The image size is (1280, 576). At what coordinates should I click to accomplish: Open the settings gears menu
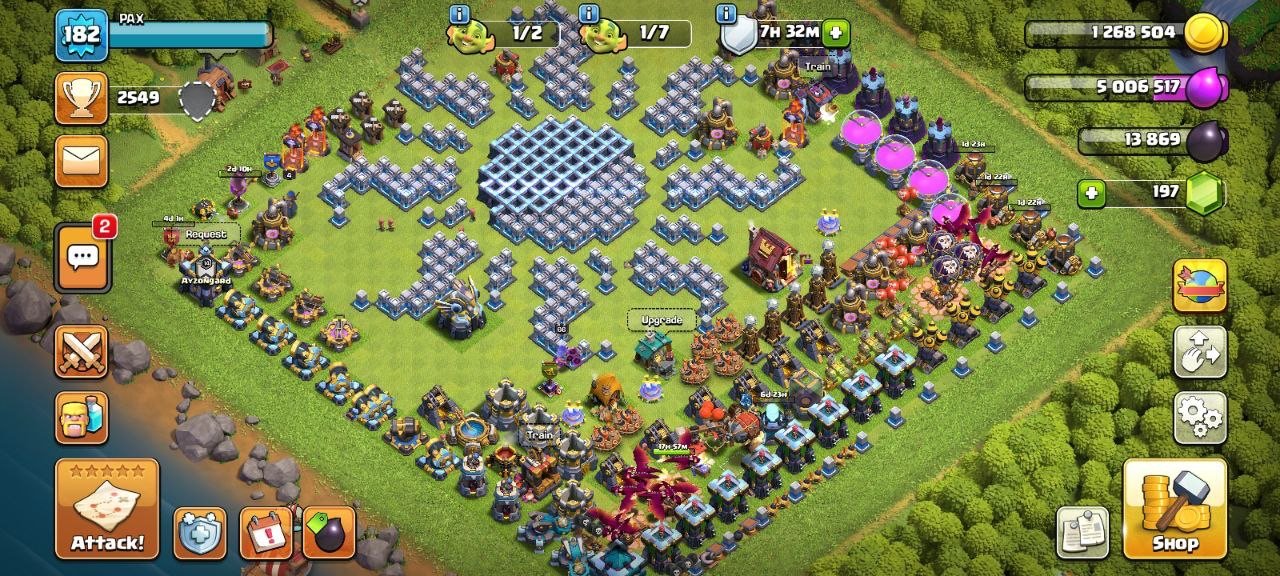tap(1200, 417)
